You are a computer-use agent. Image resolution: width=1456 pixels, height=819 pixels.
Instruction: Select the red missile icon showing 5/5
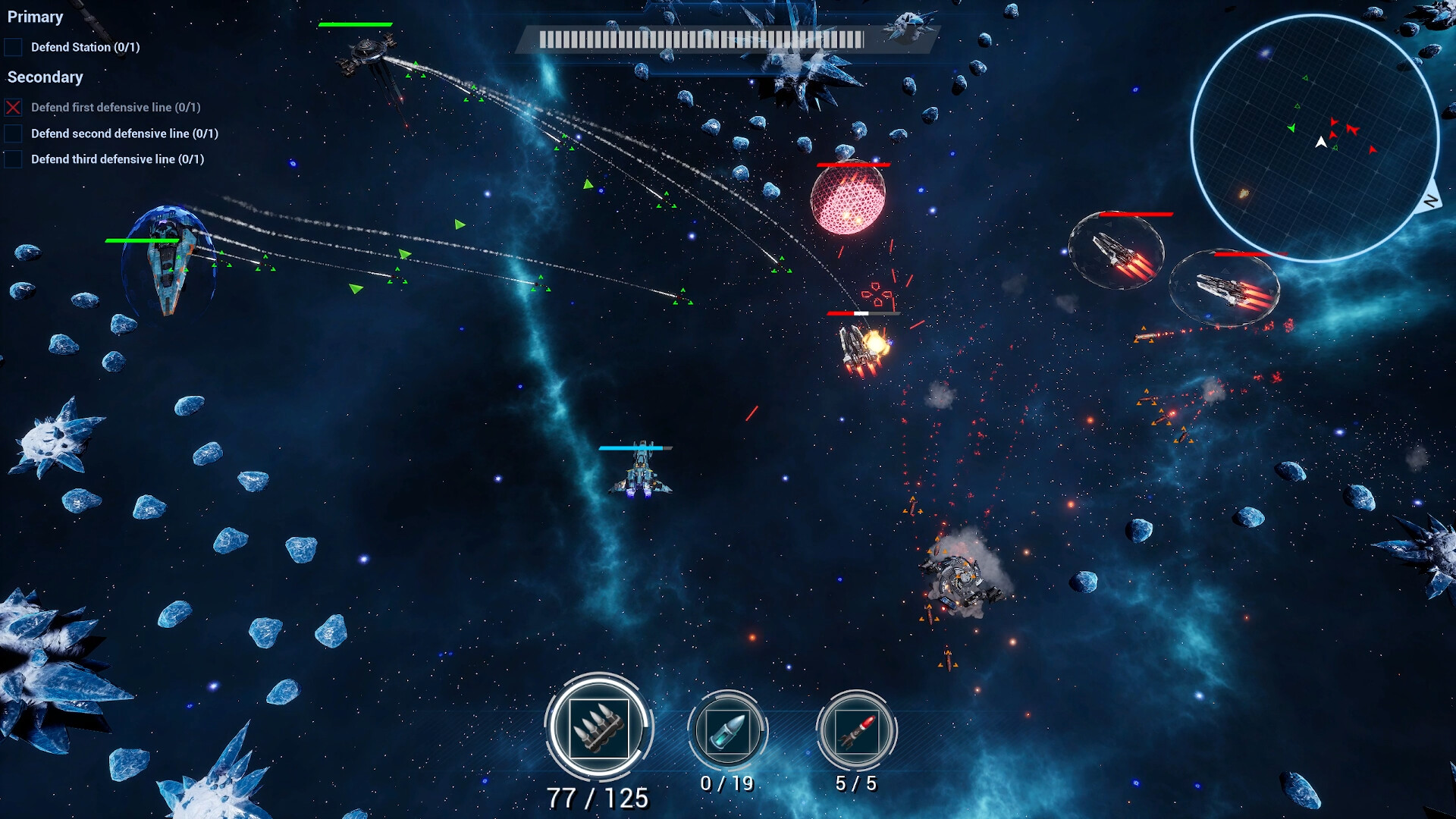pyautogui.click(x=857, y=732)
